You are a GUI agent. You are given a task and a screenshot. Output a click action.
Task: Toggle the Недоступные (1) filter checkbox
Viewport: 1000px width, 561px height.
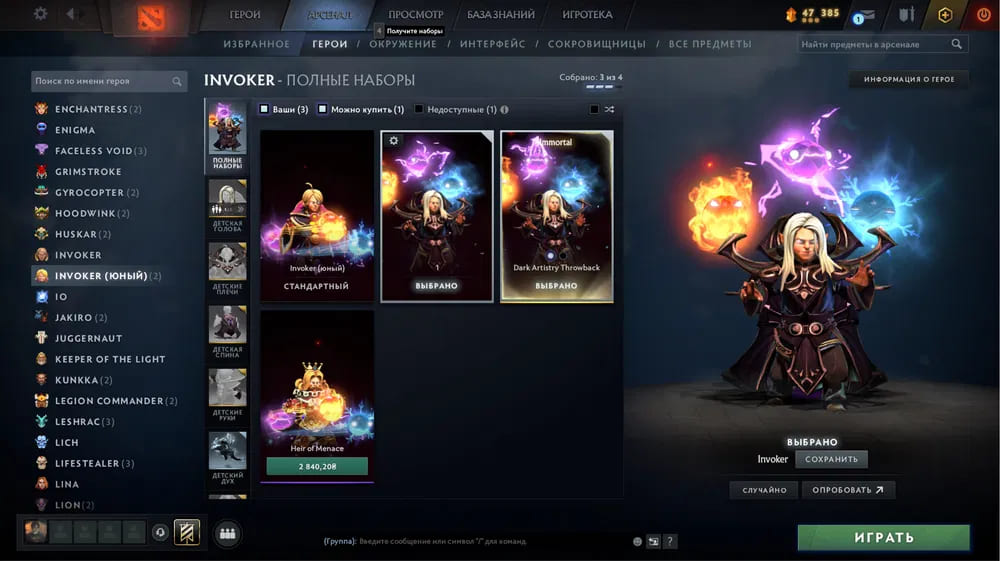(419, 109)
